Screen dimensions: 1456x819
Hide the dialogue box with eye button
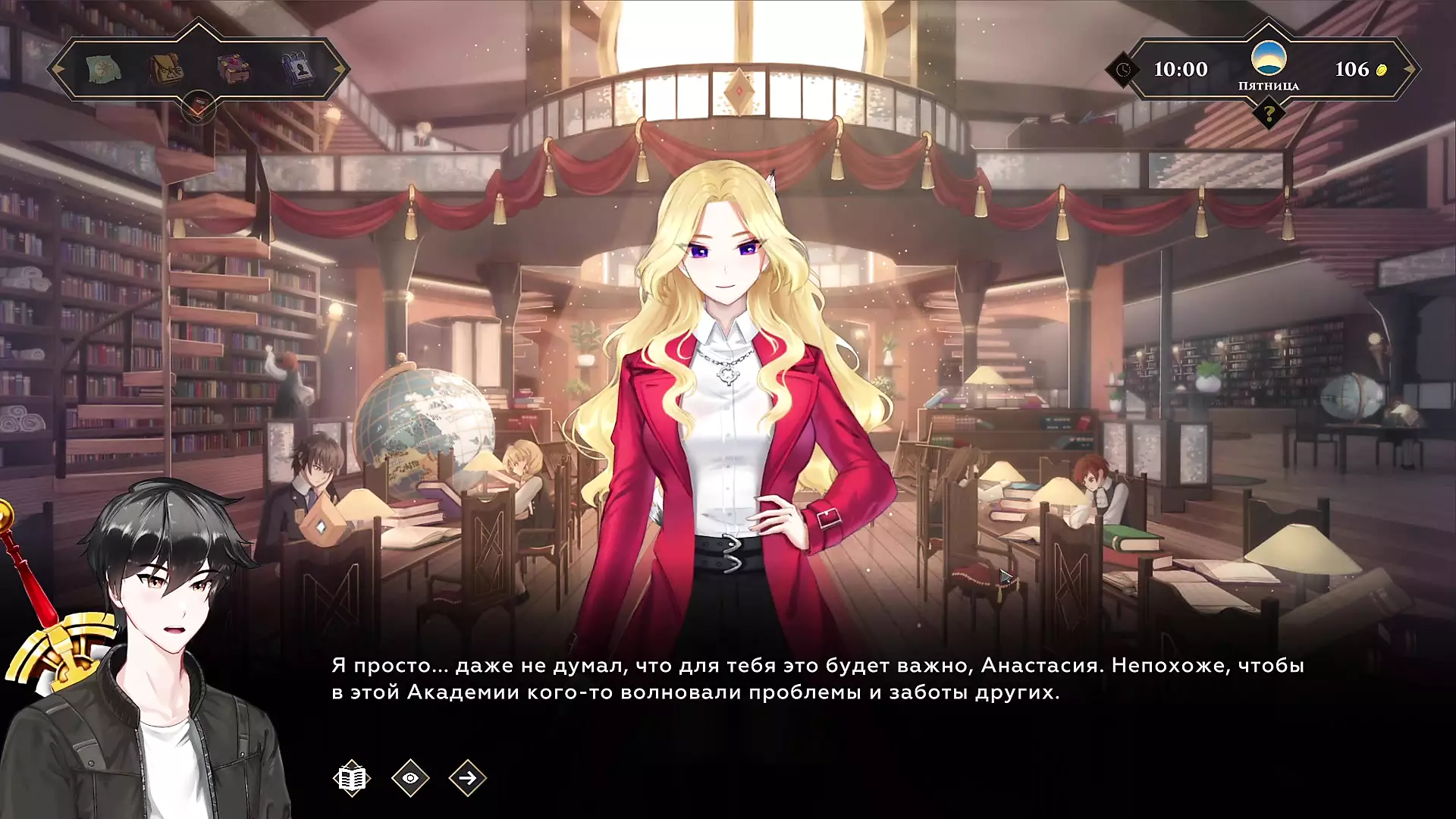pos(410,778)
